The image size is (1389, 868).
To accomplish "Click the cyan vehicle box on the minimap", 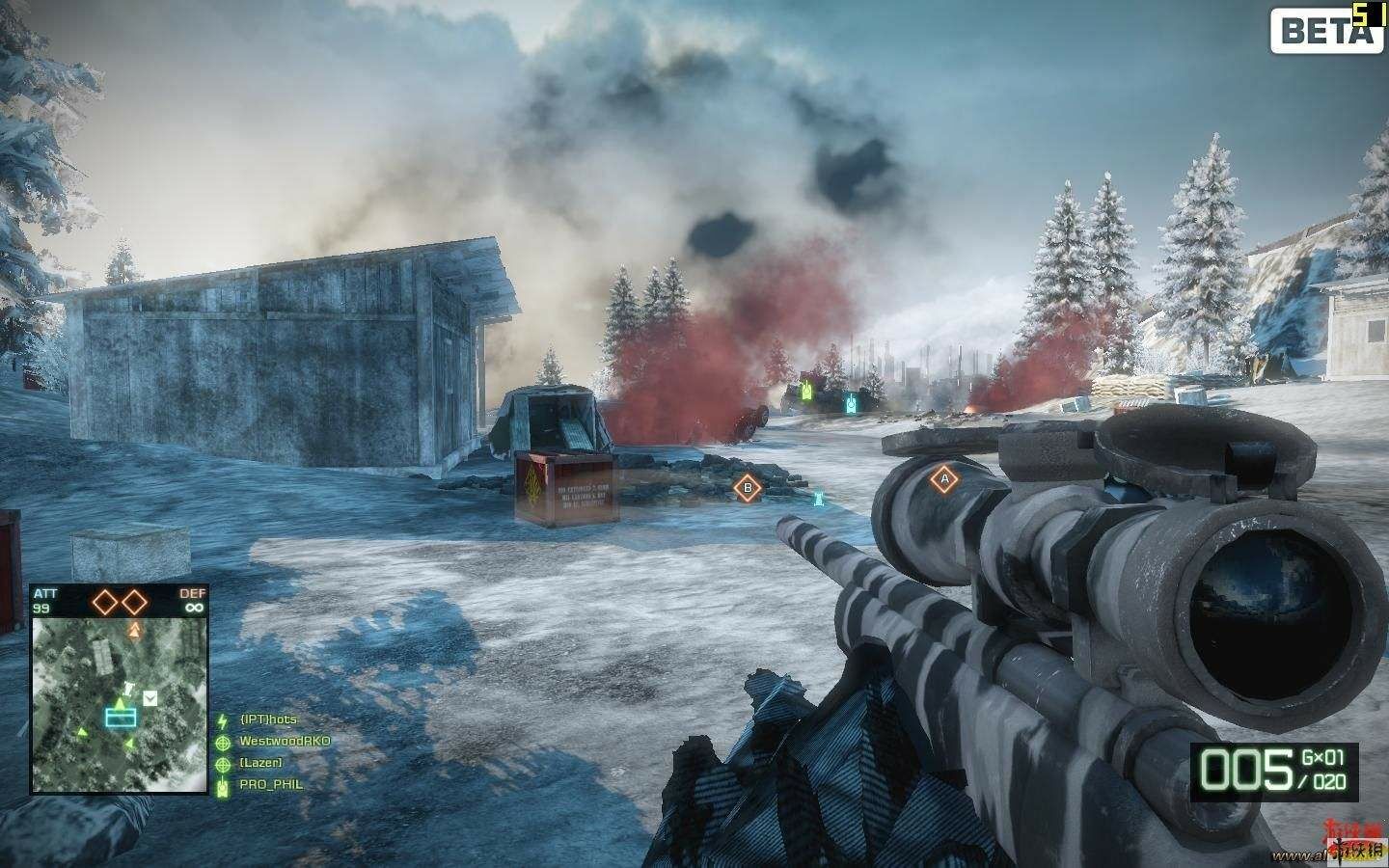I will [120, 716].
